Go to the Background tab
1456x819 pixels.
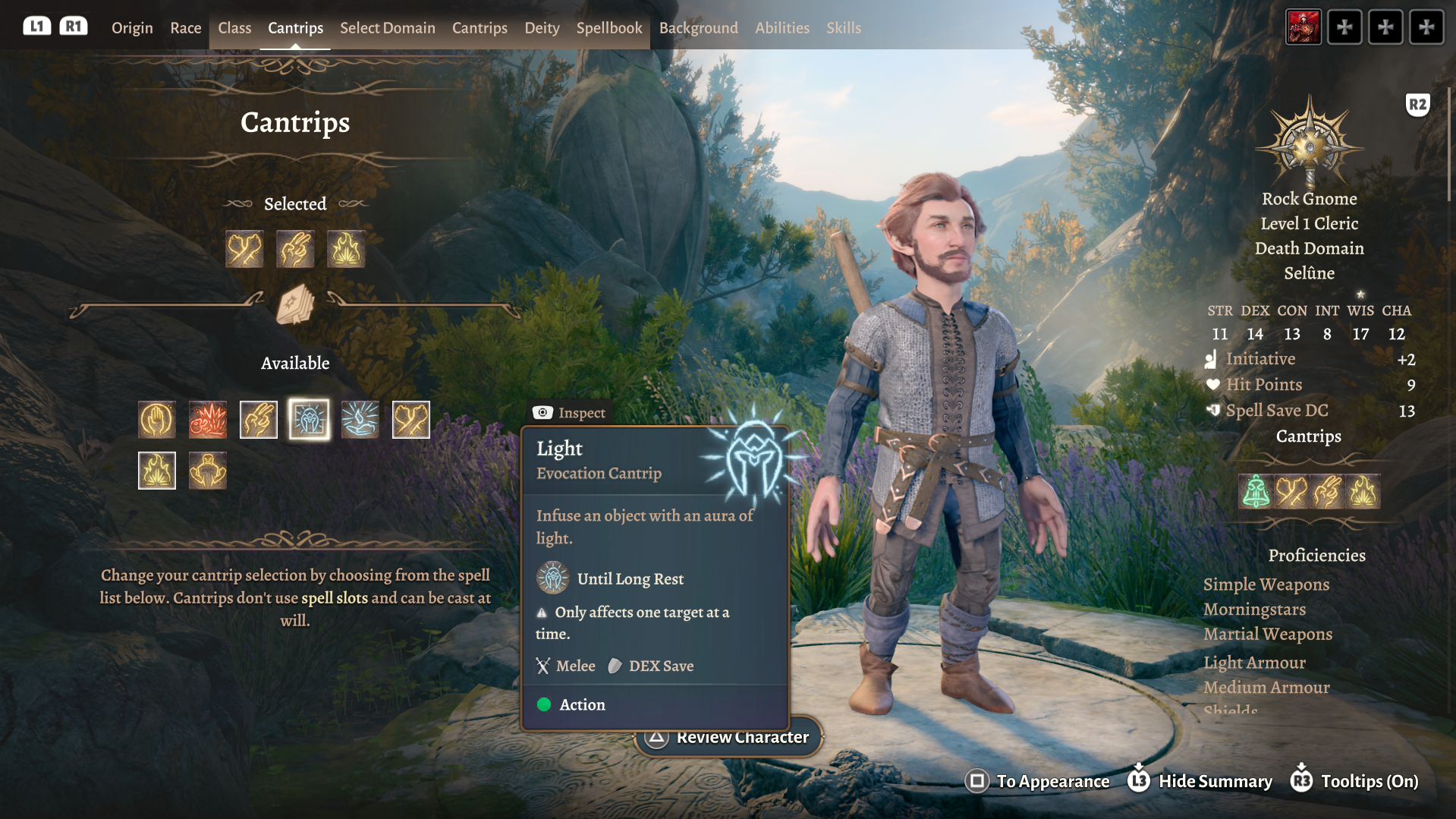698,28
